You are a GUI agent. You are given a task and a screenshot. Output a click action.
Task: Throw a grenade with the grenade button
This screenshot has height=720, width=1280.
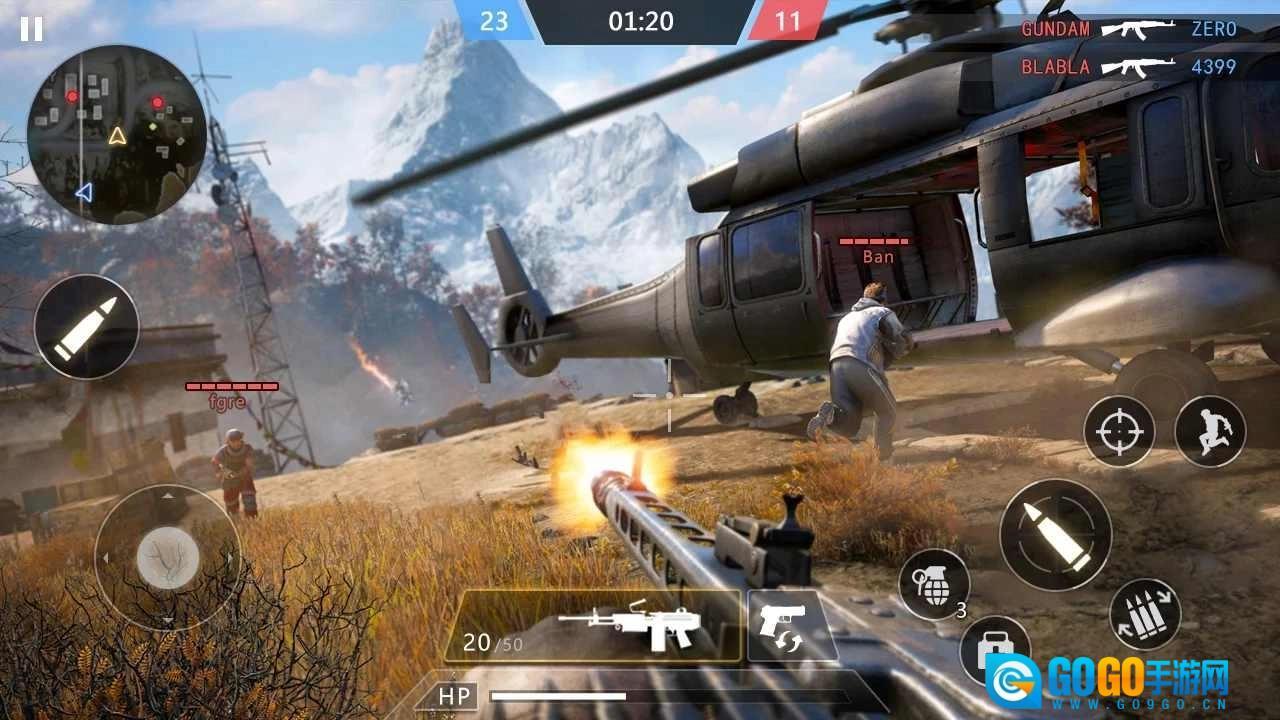pyautogui.click(x=933, y=584)
